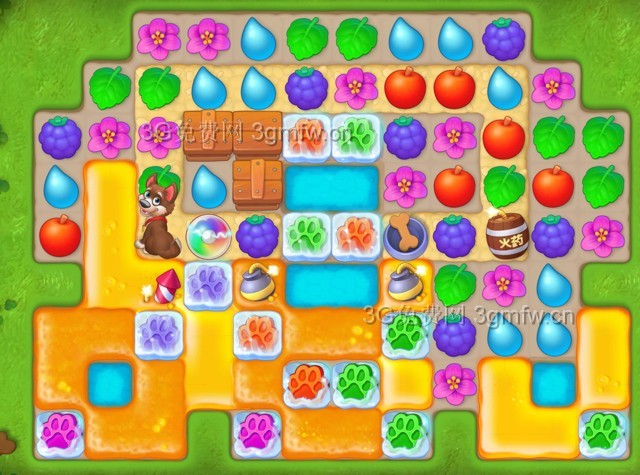Select the pink flower directly below the gunpowder barrel

pyautogui.click(x=504, y=285)
